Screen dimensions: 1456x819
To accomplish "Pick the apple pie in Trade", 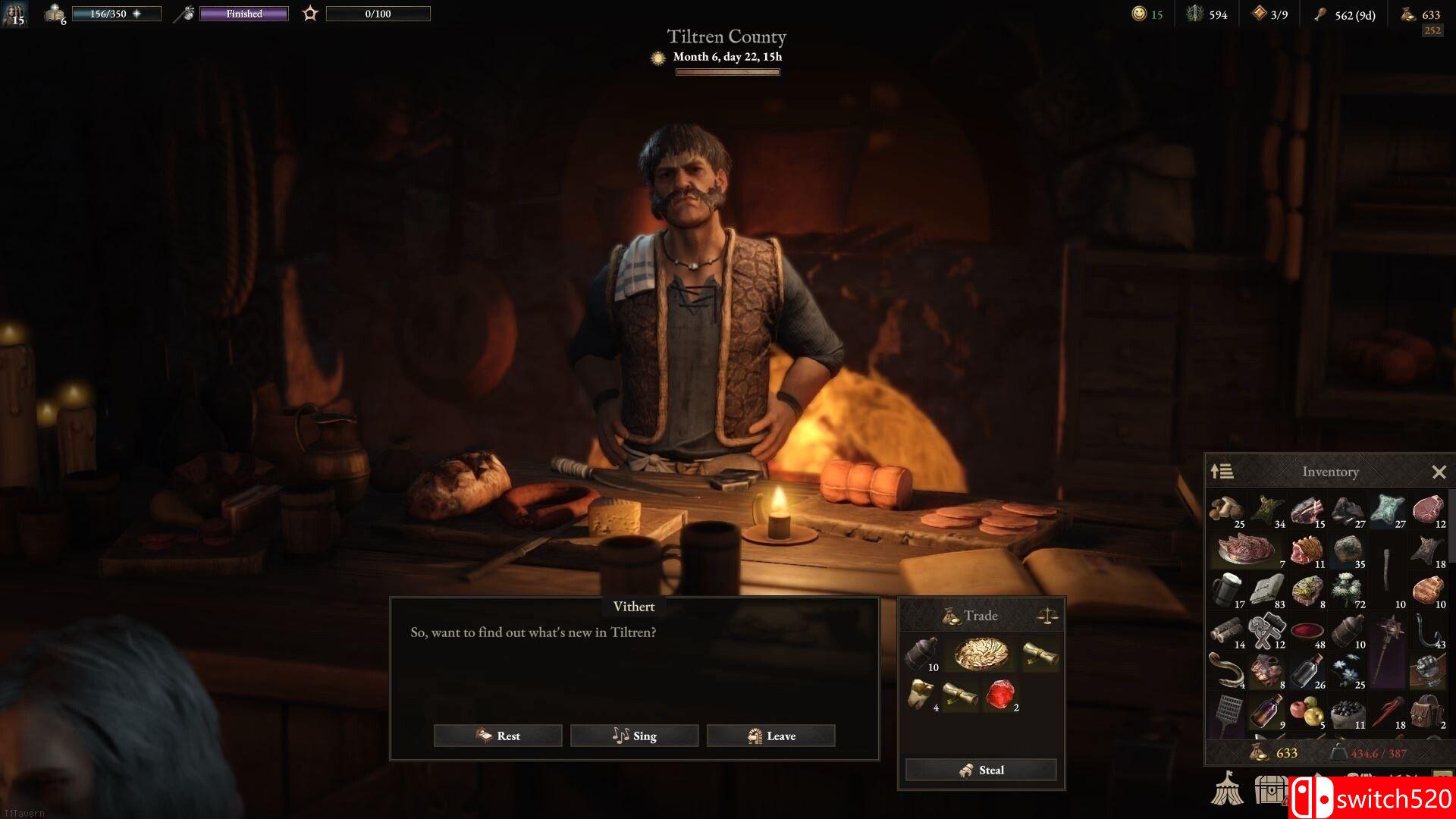I will point(981,654).
